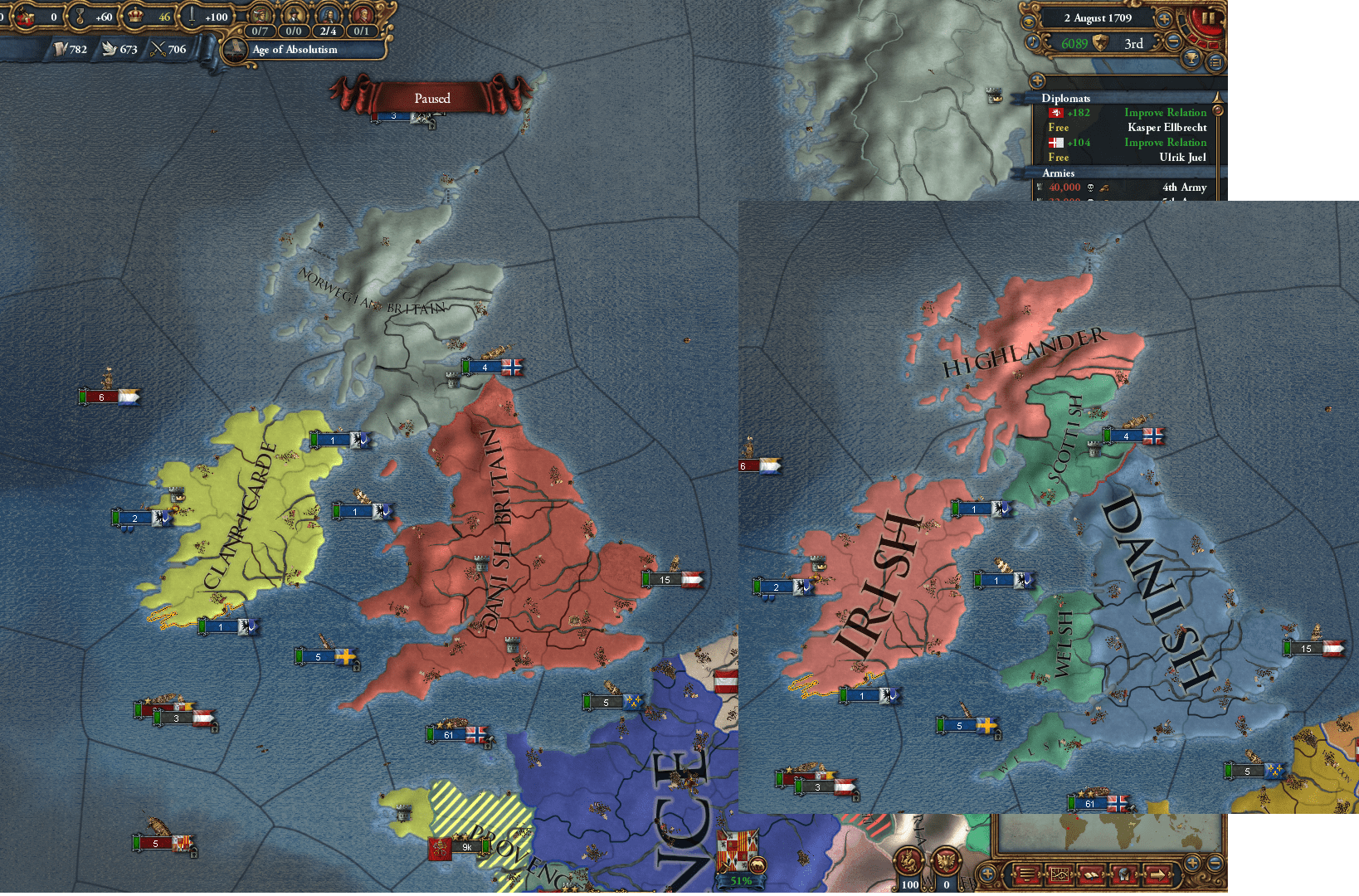Screen dimensions: 1359x896
Task: Click the go-to-capital arrow icon
Action: pos(1159,874)
